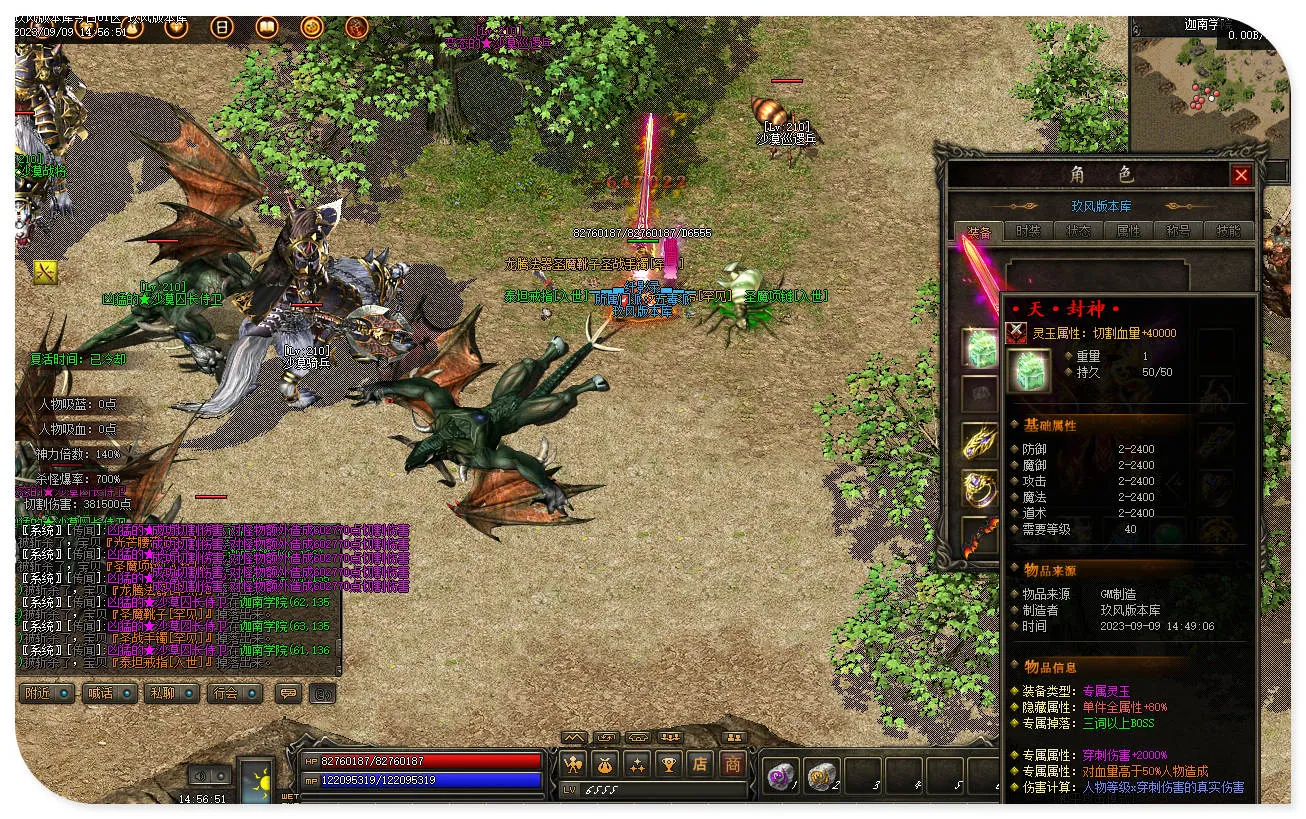Toggle the 行会 guild chat channel
Viewport: 1306px width, 819px height.
[233, 693]
